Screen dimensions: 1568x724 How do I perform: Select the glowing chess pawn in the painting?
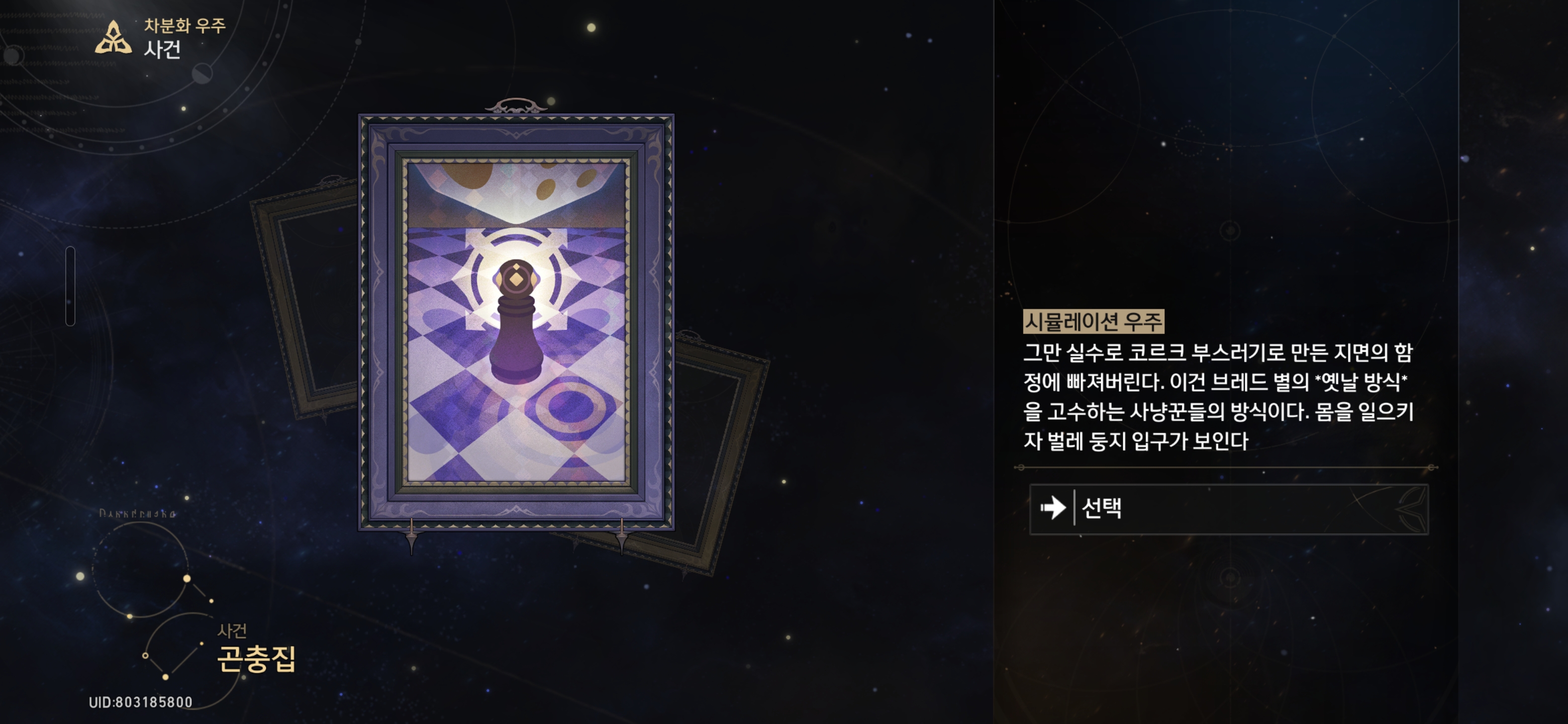coord(516,332)
